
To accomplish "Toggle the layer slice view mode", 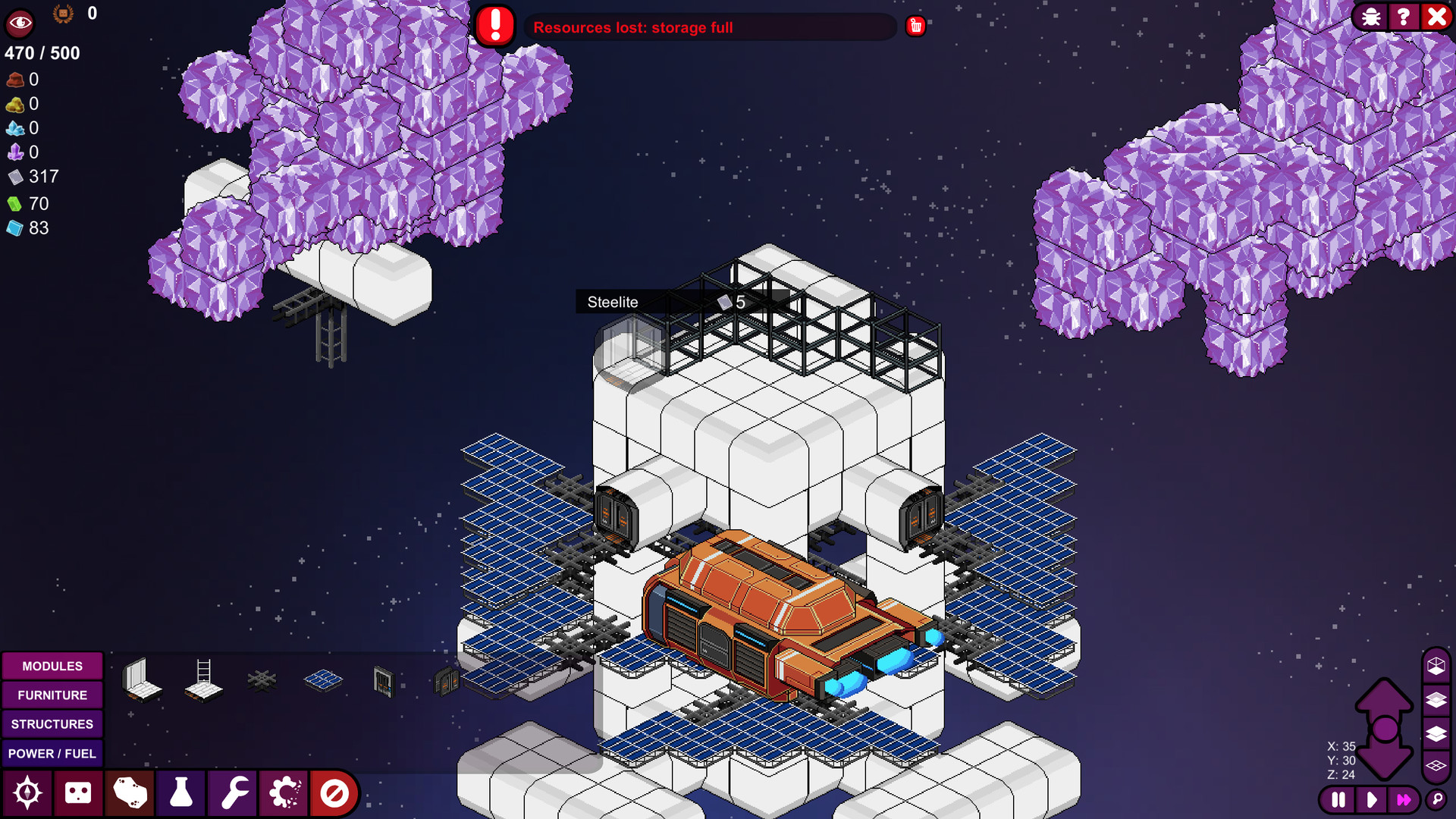I will tap(1436, 699).
